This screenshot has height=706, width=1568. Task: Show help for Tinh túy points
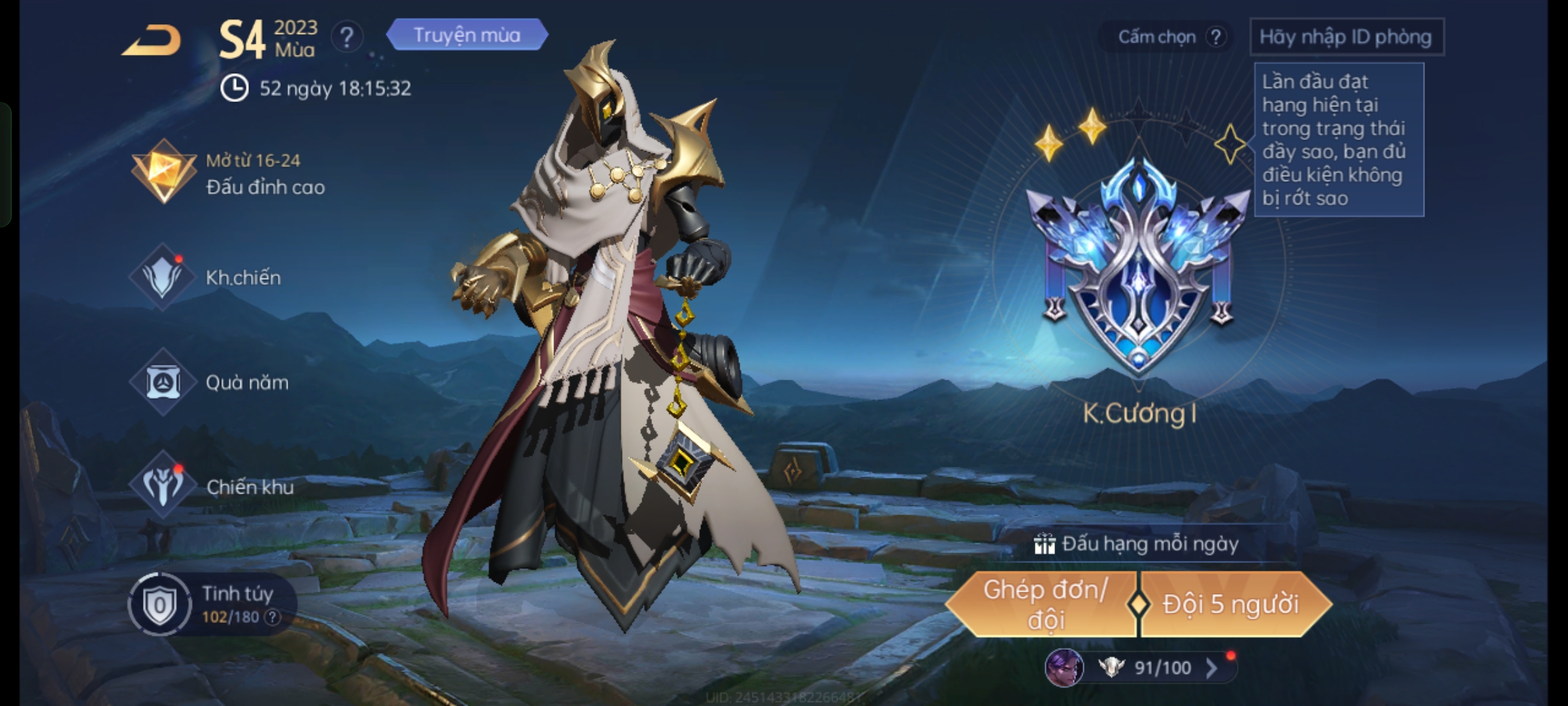272,617
